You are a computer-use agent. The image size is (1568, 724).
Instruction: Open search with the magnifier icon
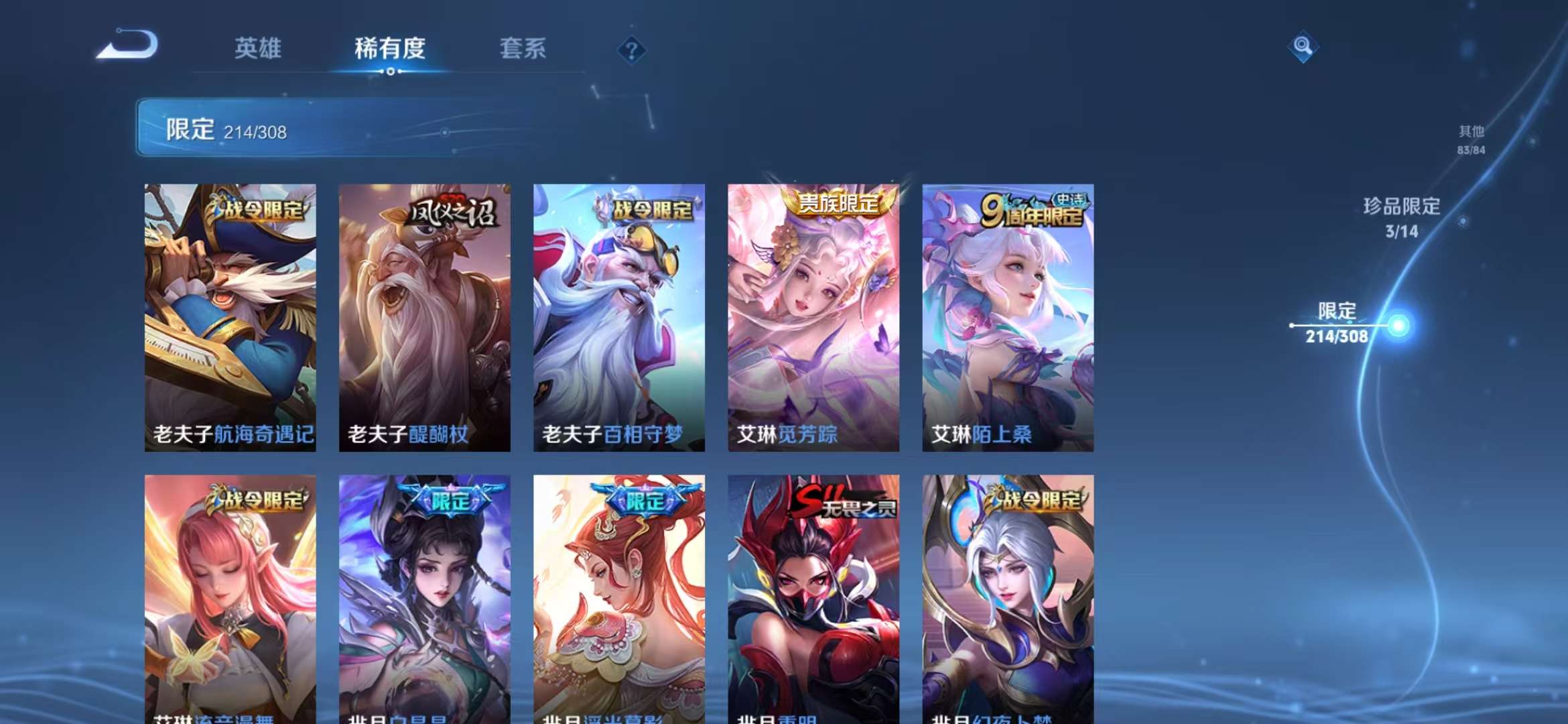point(1302,47)
